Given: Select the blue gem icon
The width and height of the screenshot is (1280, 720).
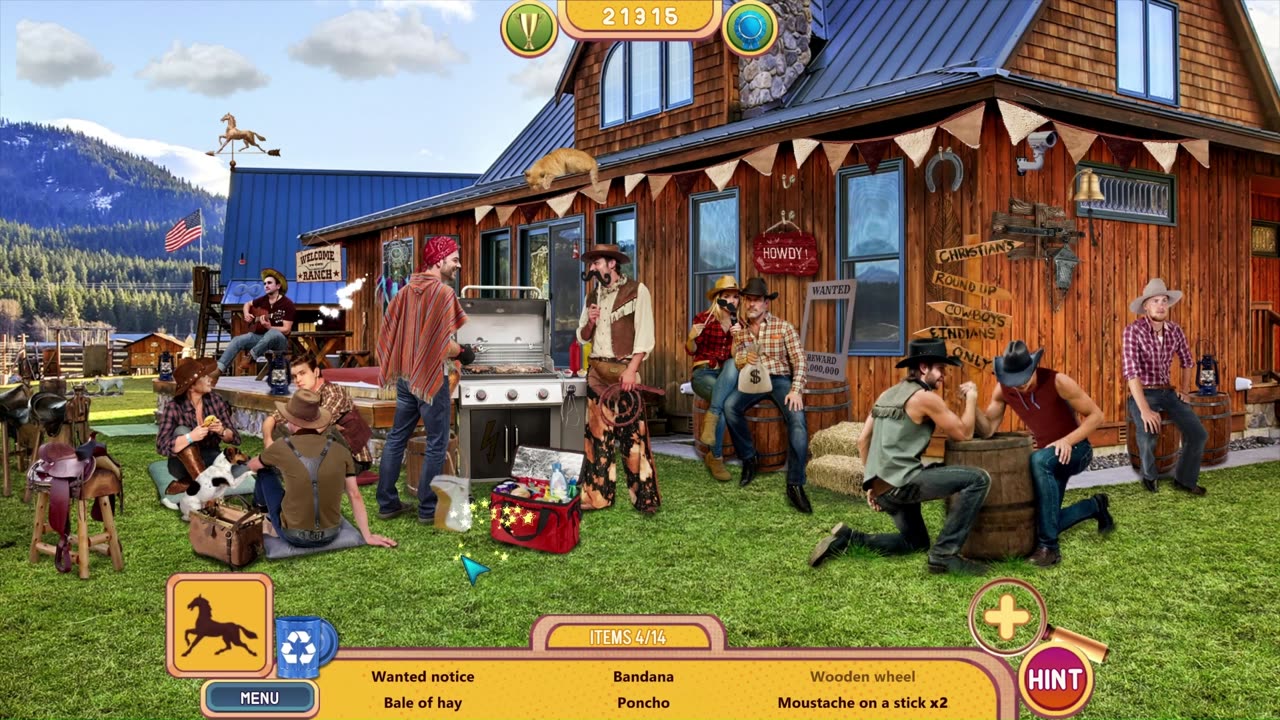Looking at the screenshot, I should point(749,27).
